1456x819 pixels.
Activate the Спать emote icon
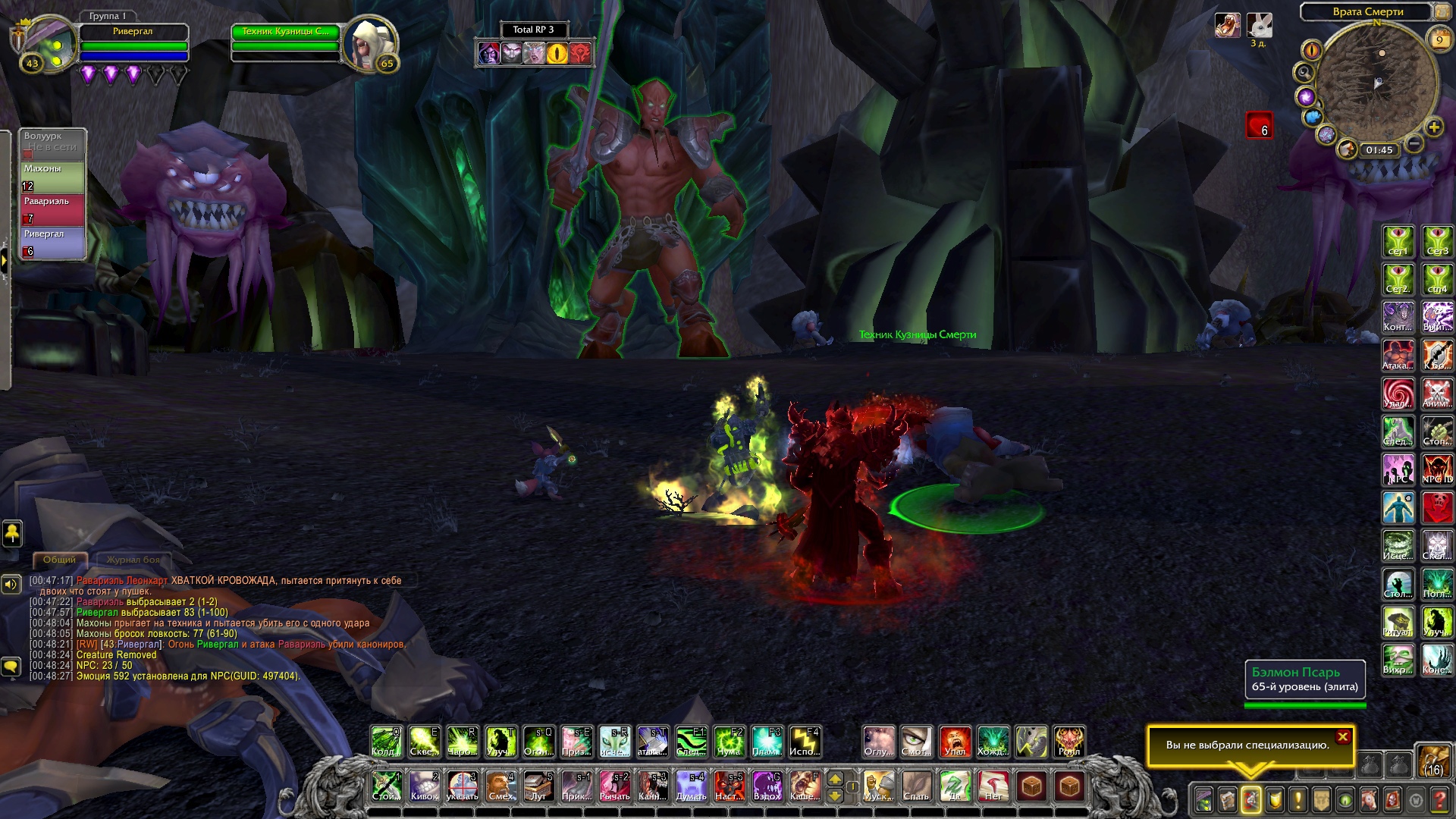(917, 786)
